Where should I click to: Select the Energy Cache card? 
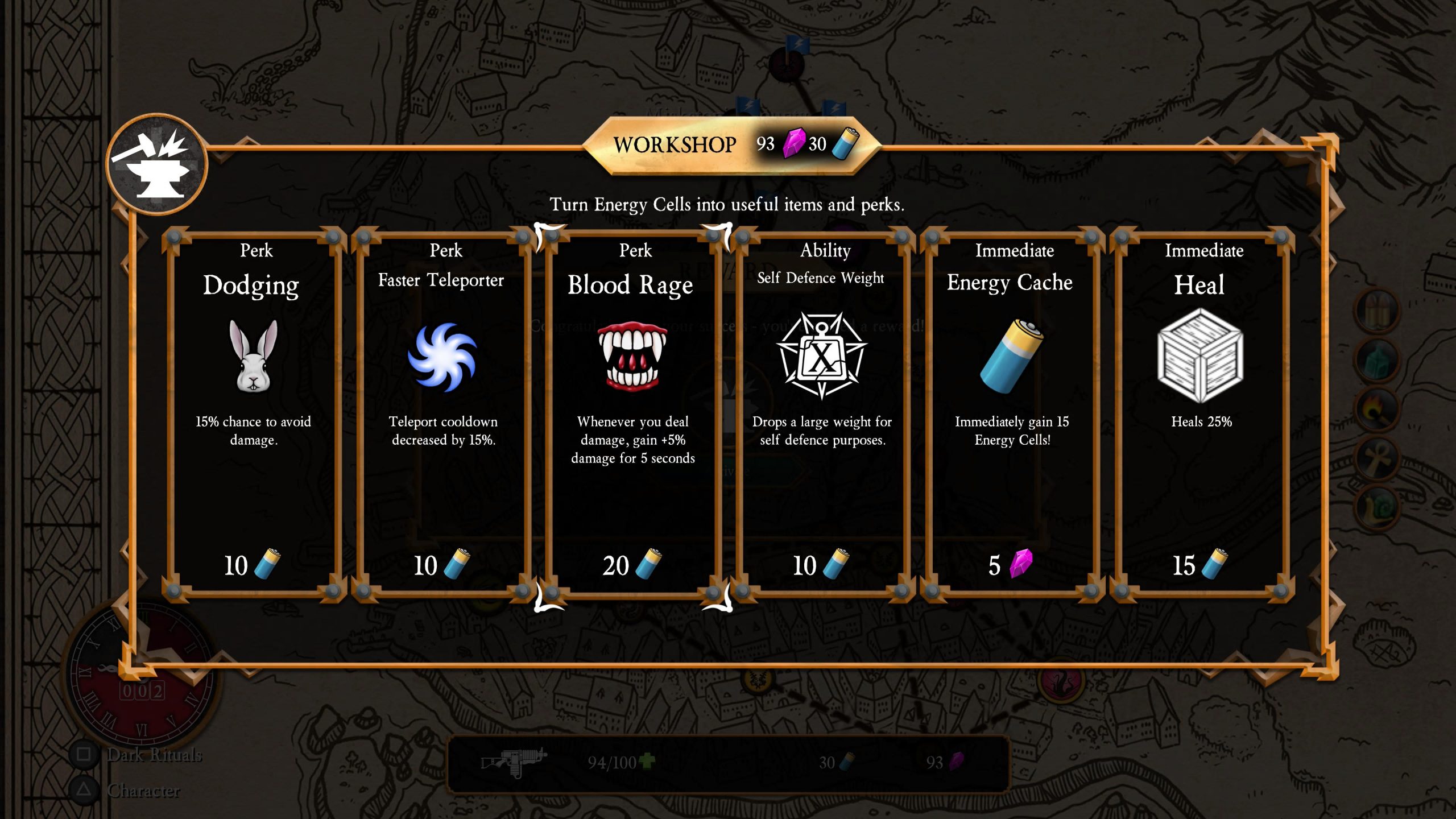coord(1012,415)
